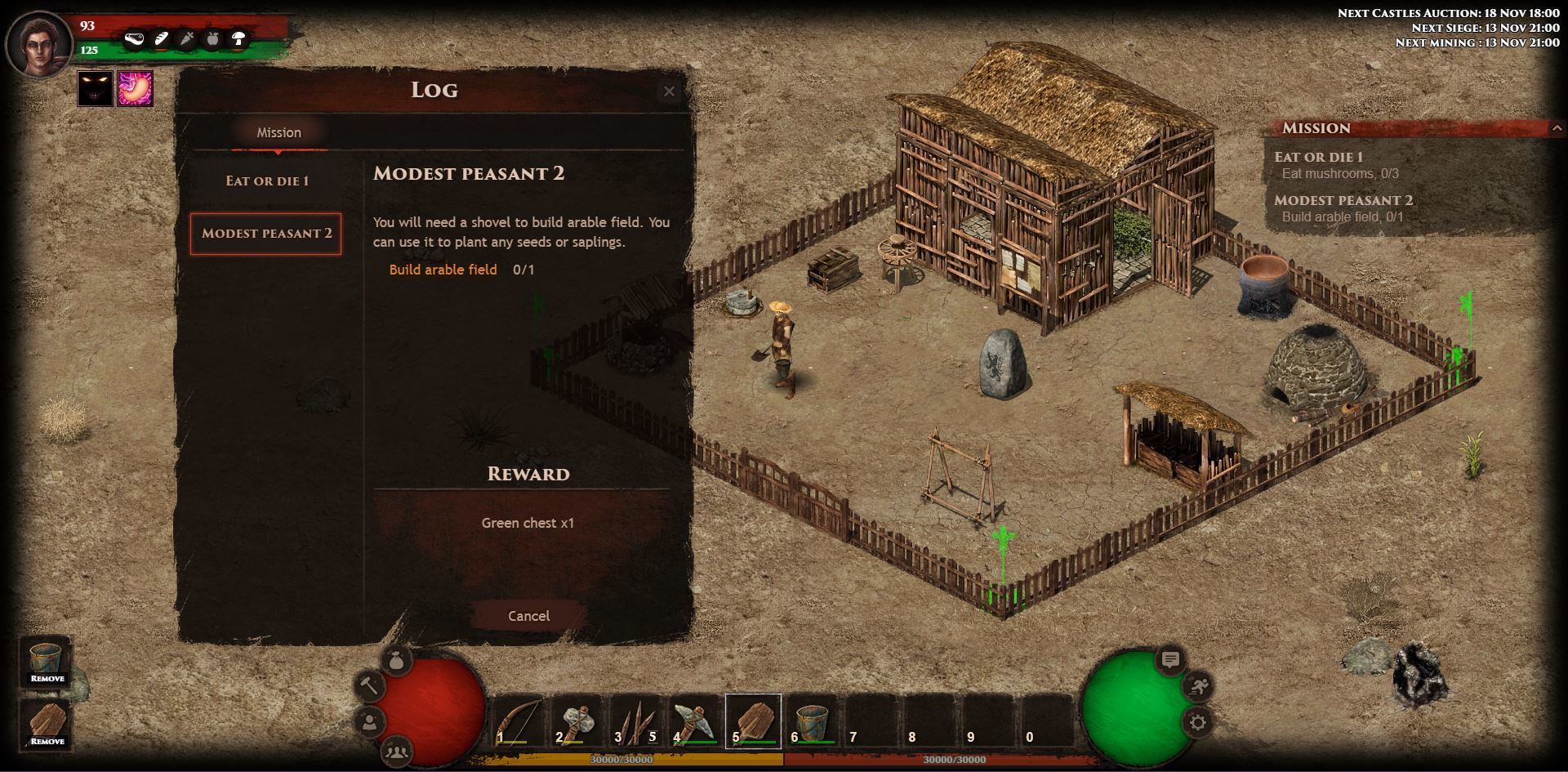Select the Eat or Die 1 mission entry
The width and height of the screenshot is (1568, 772).
pos(267,181)
